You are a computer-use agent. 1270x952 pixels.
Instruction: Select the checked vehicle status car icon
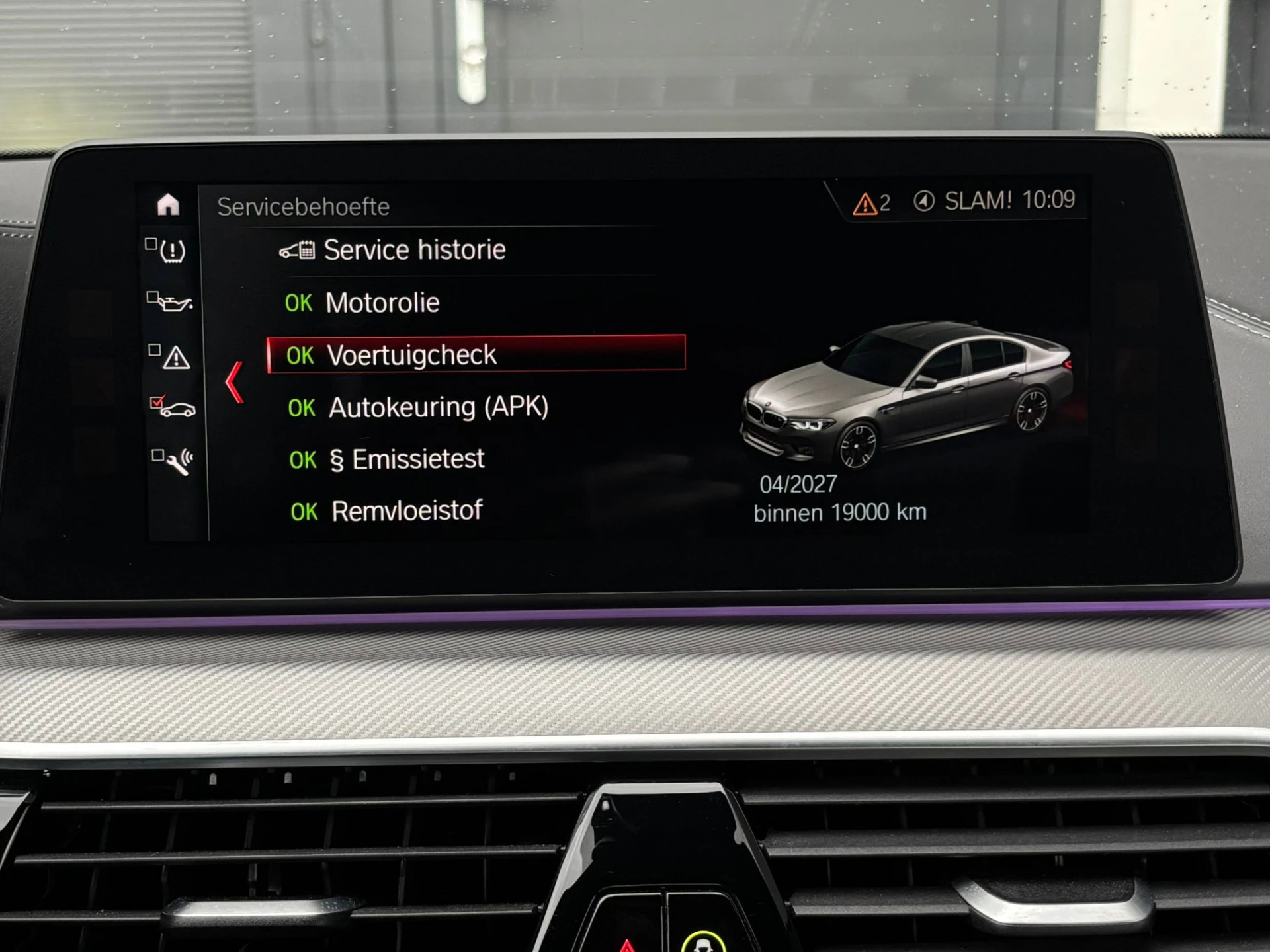click(175, 408)
